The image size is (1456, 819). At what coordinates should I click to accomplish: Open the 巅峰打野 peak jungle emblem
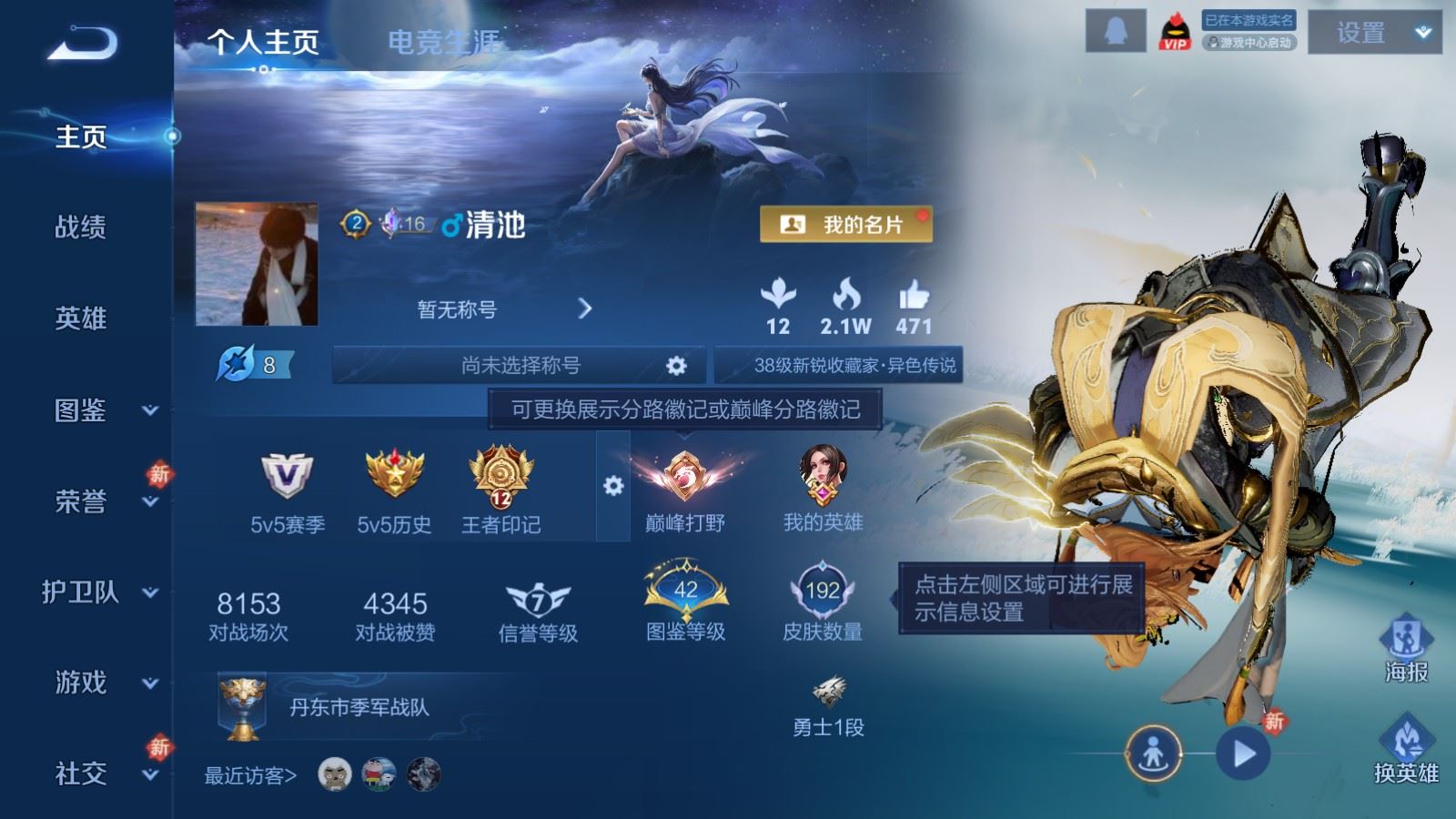coord(684,478)
